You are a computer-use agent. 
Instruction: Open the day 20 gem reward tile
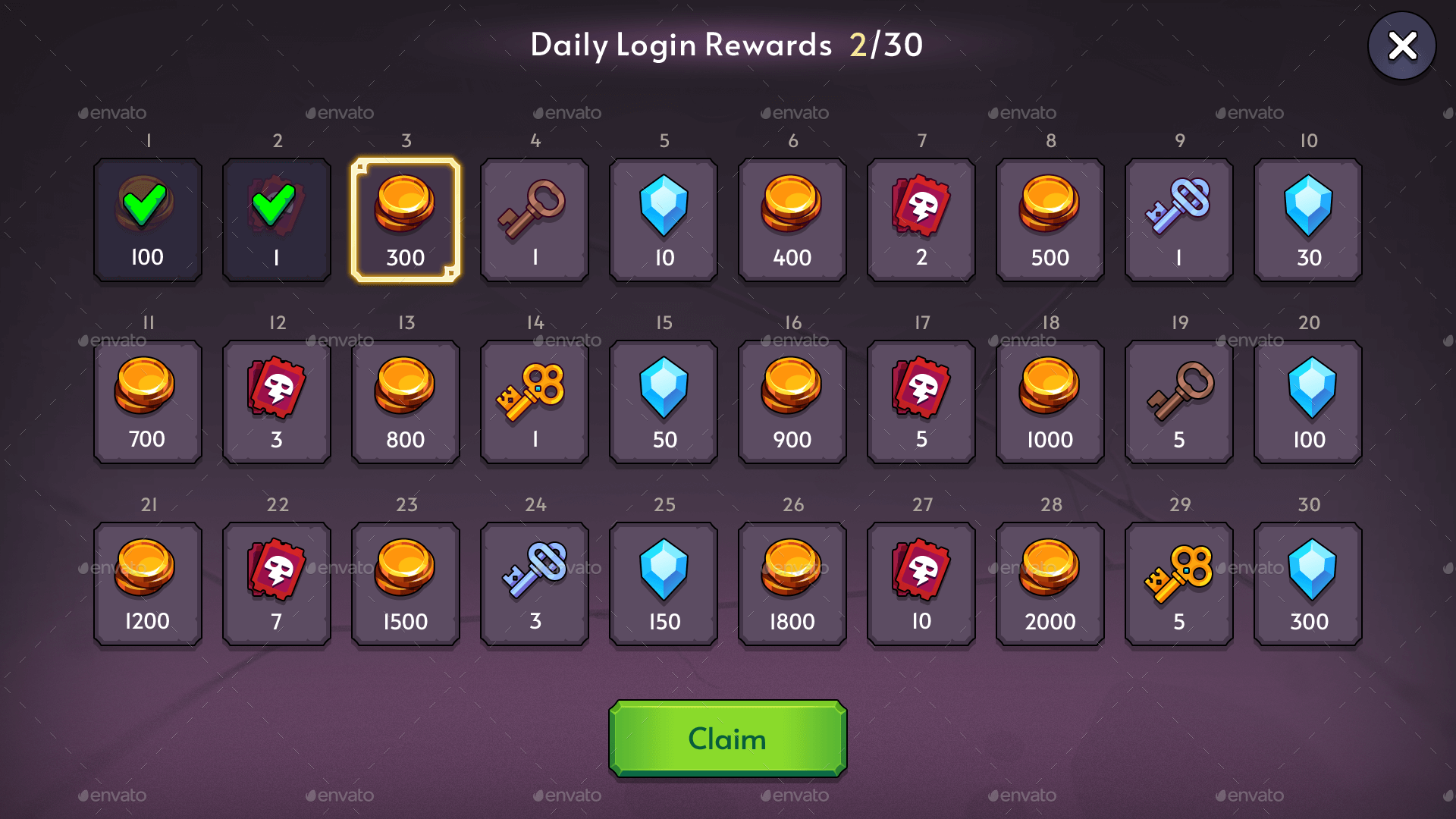coord(1308,402)
